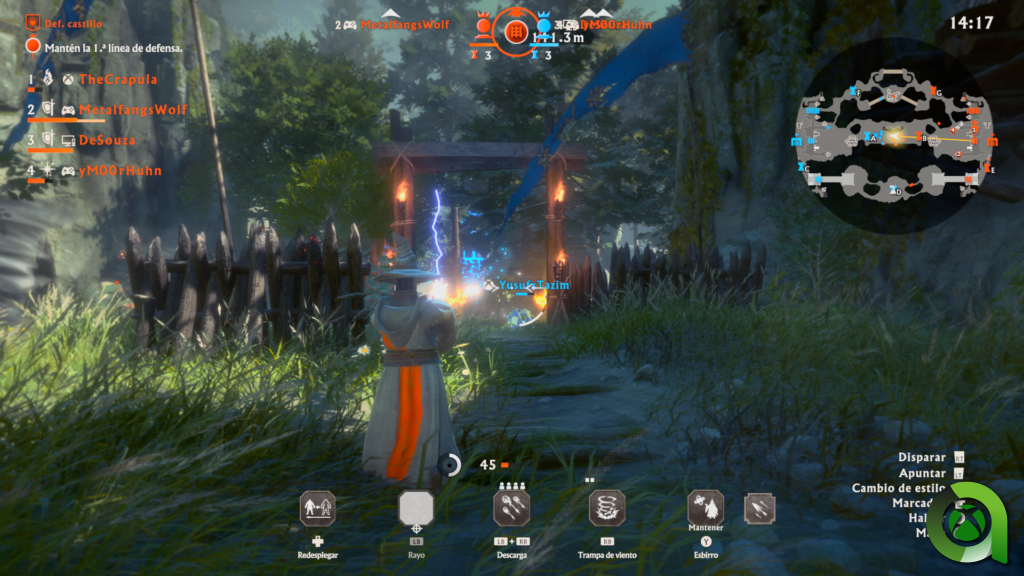This screenshot has width=1024, height=576.
Task: Select yM00rHuhn in the squad list
Action: 119,171
